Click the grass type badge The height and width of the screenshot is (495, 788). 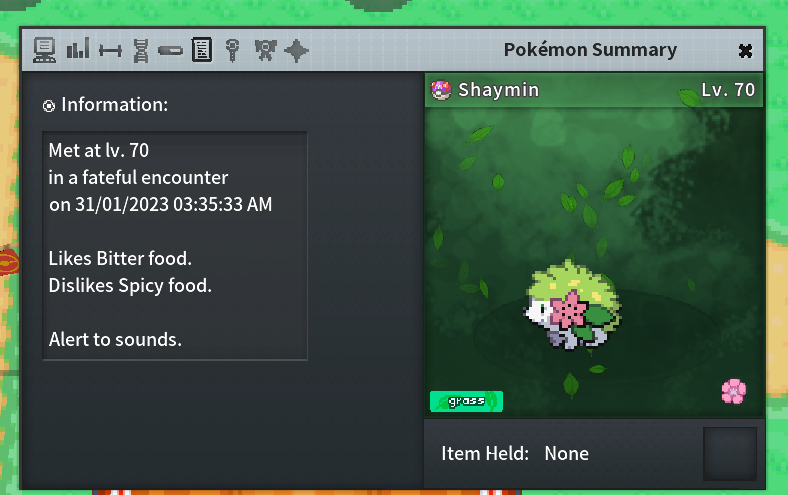pyautogui.click(x=466, y=401)
